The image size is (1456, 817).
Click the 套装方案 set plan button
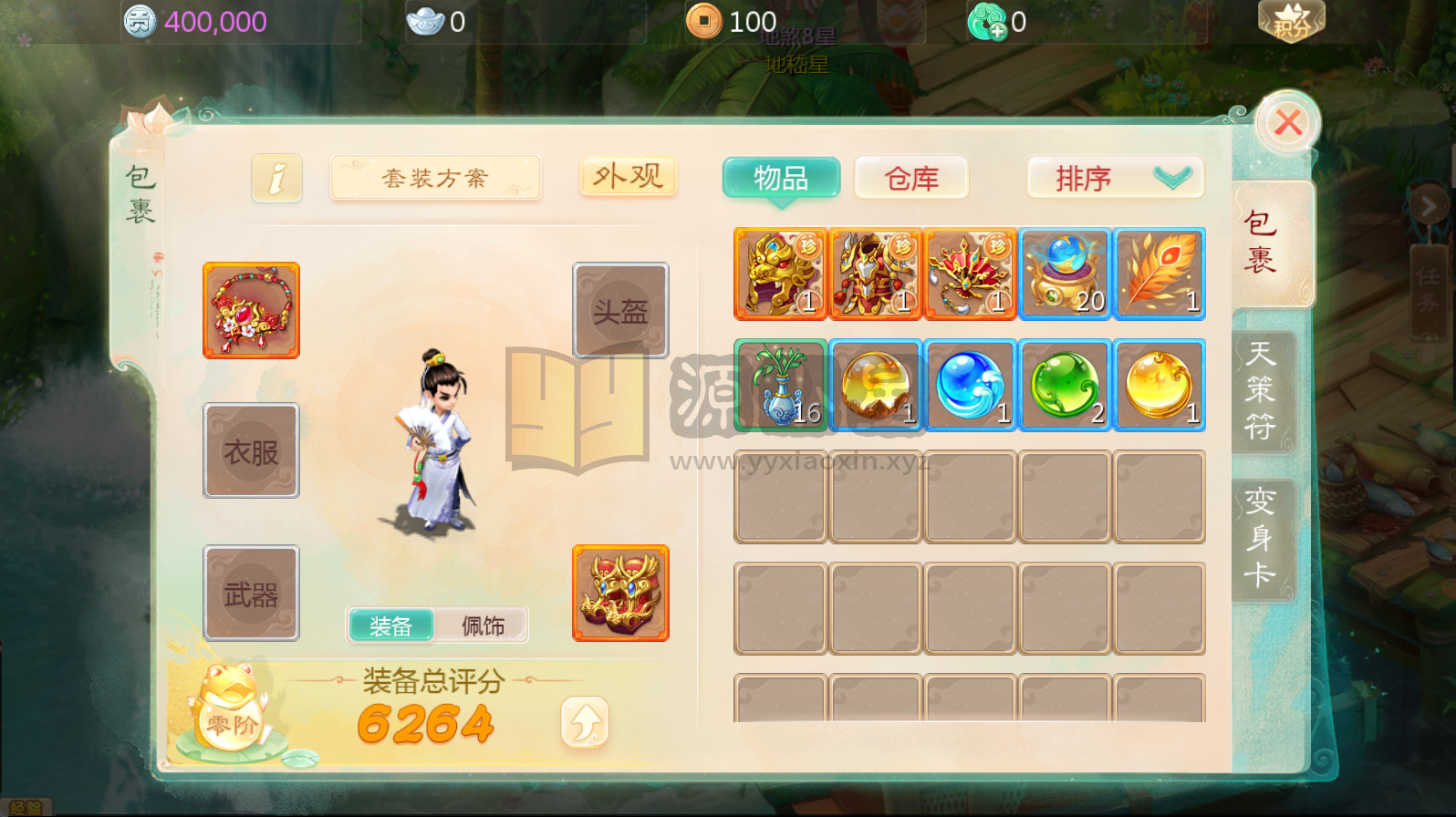point(435,178)
